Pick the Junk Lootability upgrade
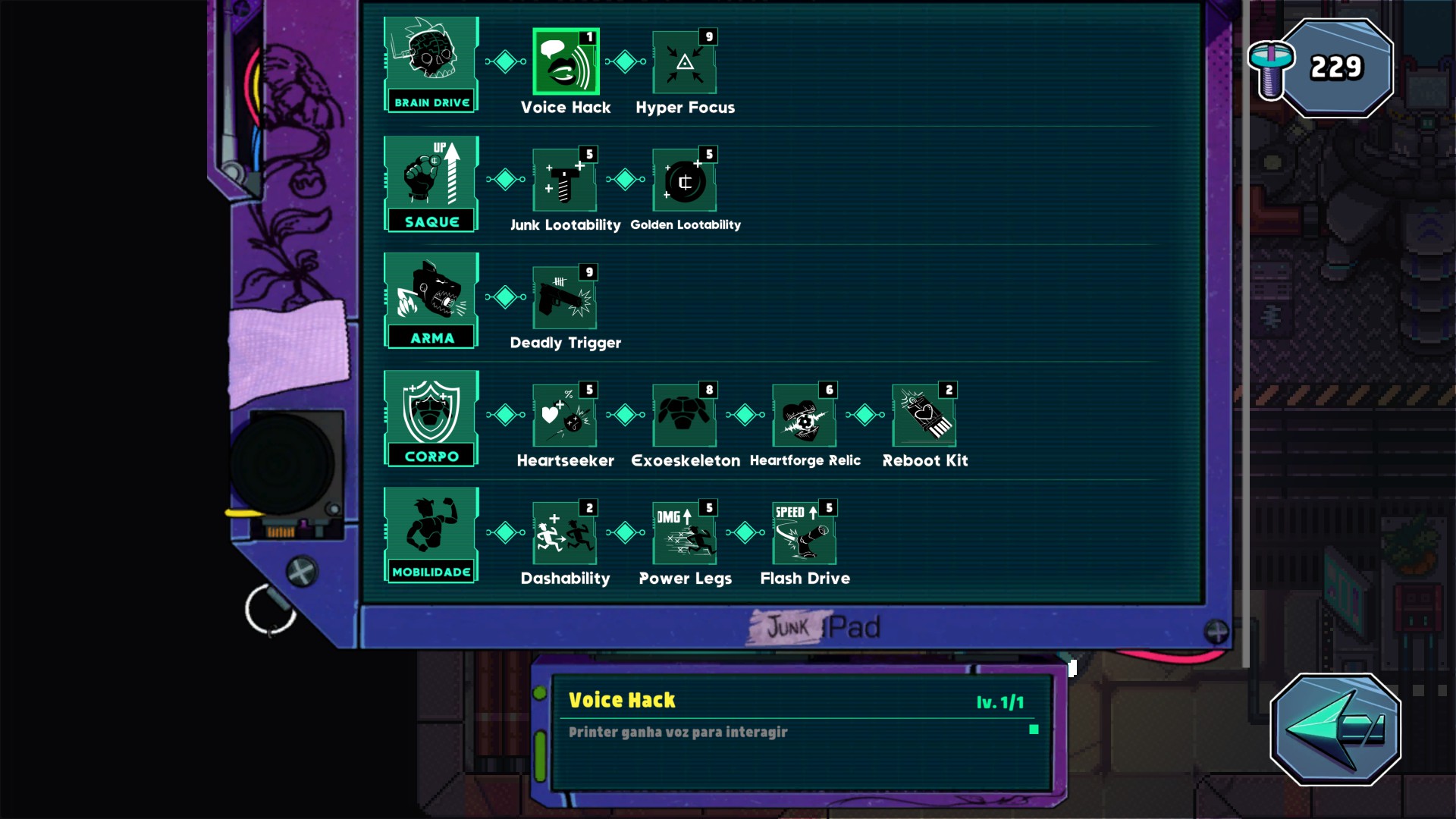Viewport: 1456px width, 819px height. tap(565, 180)
